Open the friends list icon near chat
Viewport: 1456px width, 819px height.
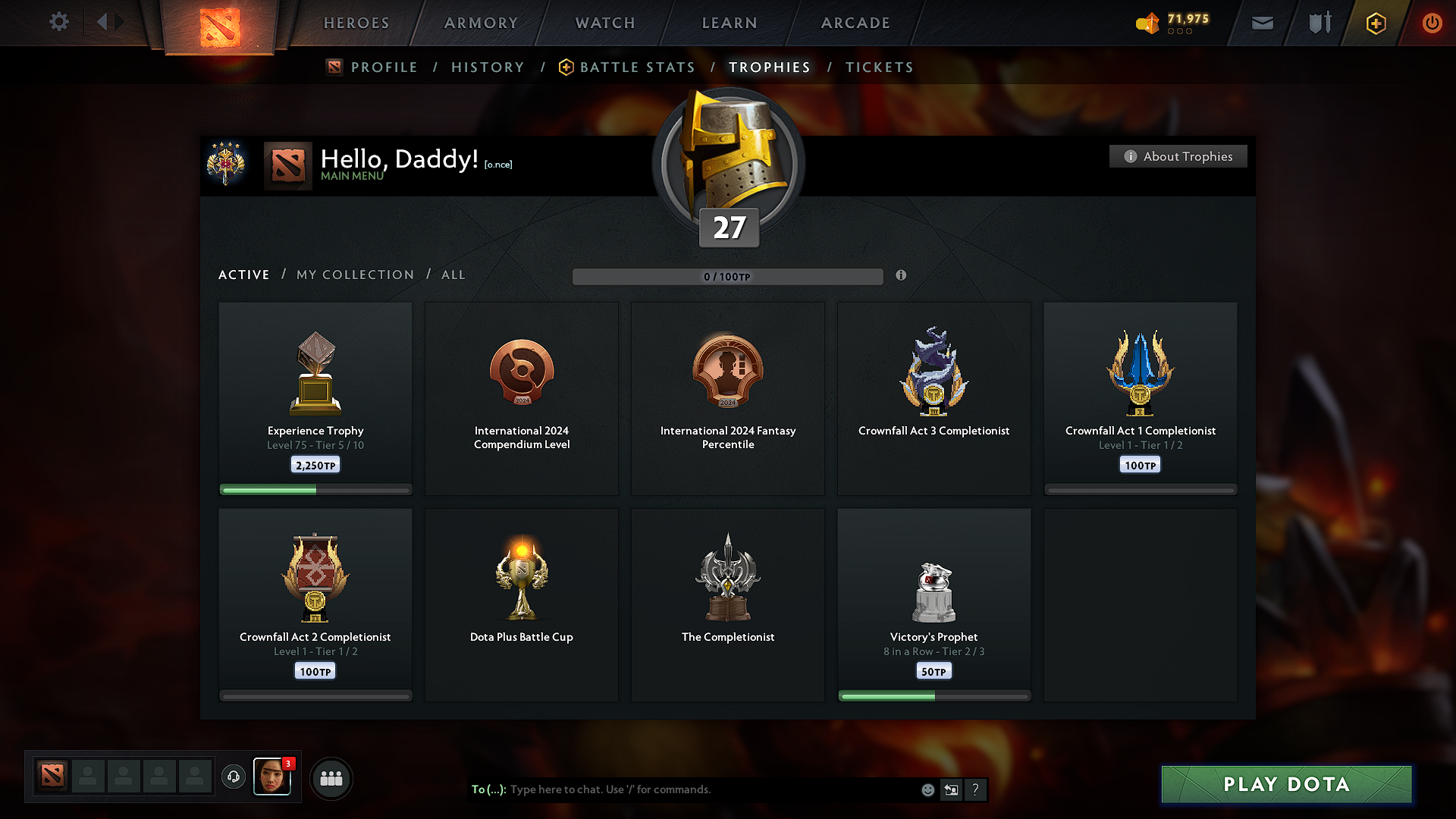click(331, 778)
